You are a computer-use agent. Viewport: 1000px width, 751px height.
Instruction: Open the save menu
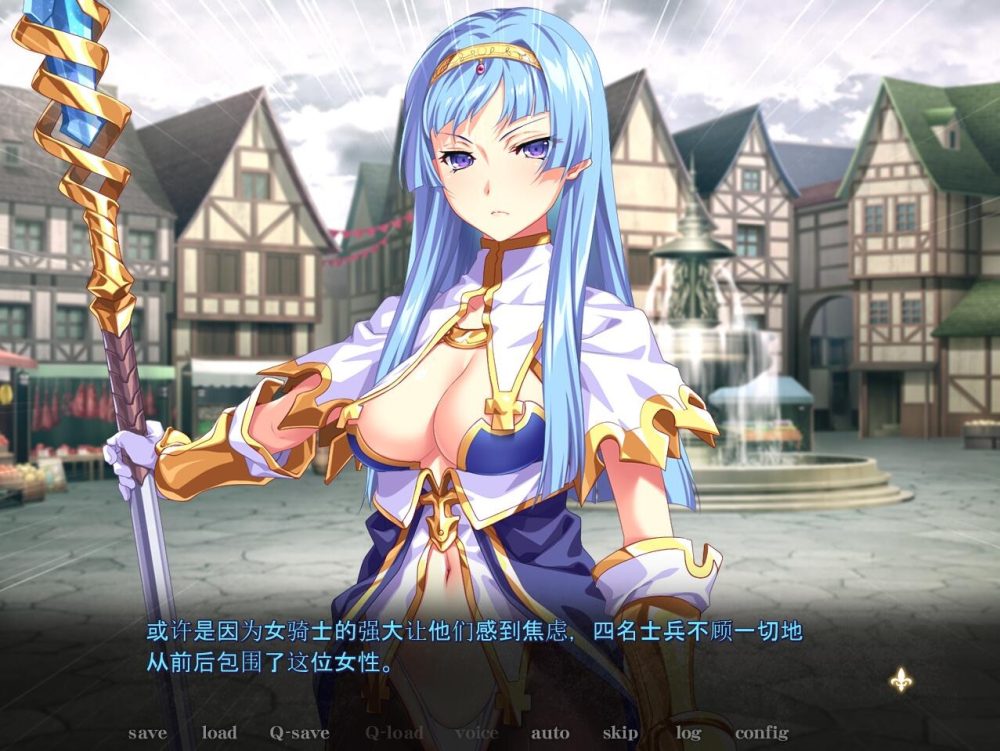coord(147,733)
